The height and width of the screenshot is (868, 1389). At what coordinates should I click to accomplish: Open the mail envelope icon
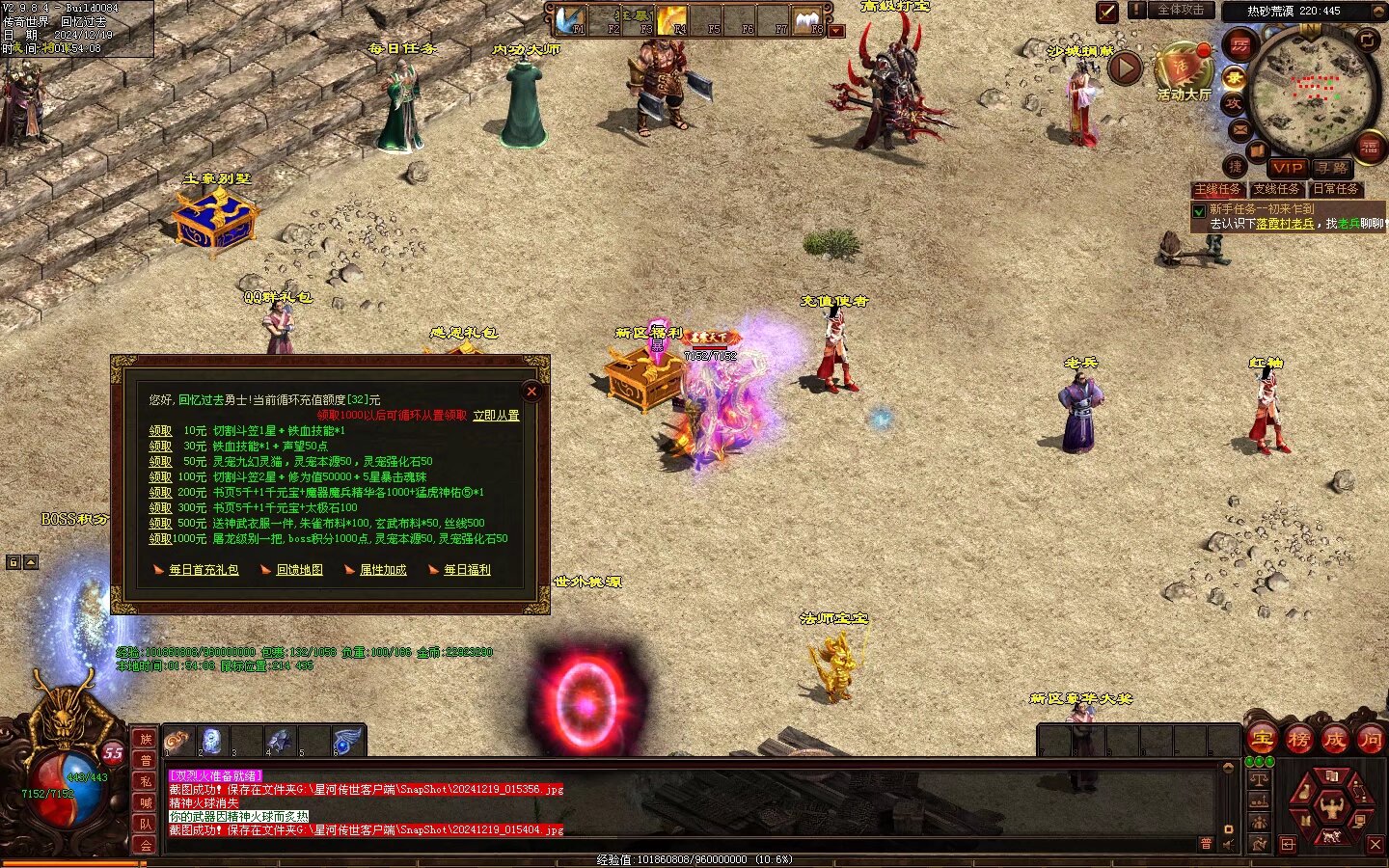pos(1240,129)
